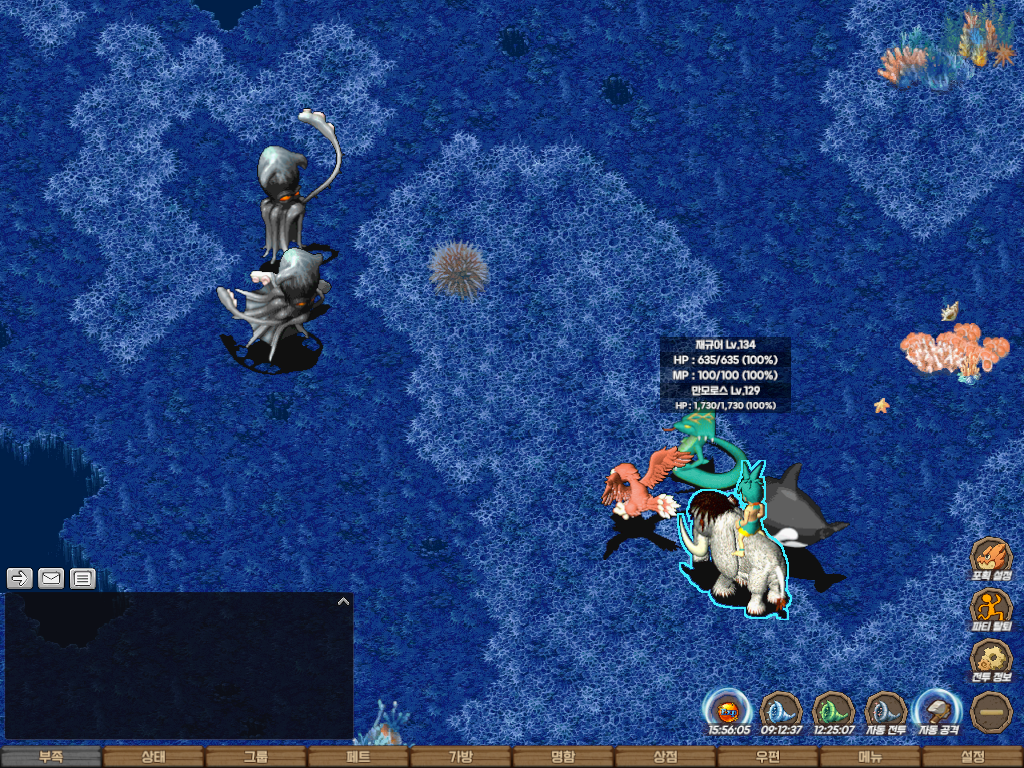The width and height of the screenshot is (1024, 768).
Task: Click the envelope button above chat
Action: point(51,578)
